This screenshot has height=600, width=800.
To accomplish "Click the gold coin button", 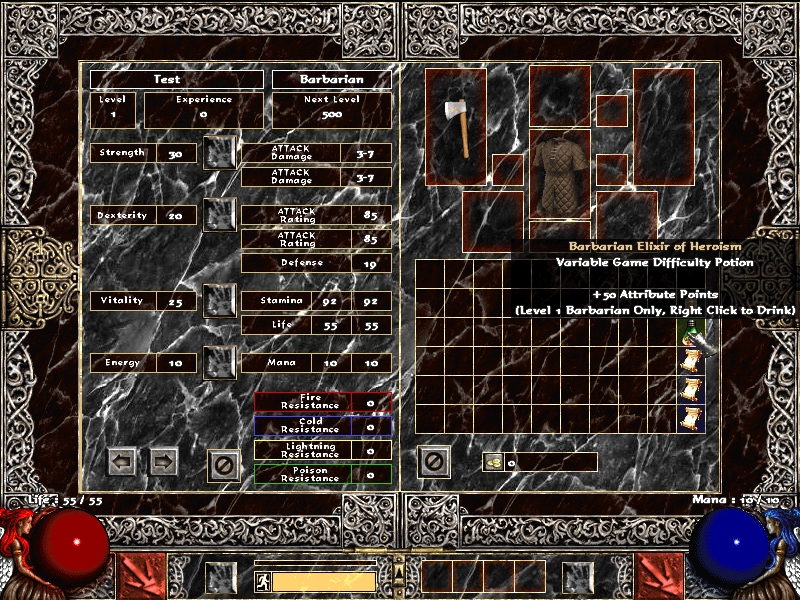I will (493, 462).
